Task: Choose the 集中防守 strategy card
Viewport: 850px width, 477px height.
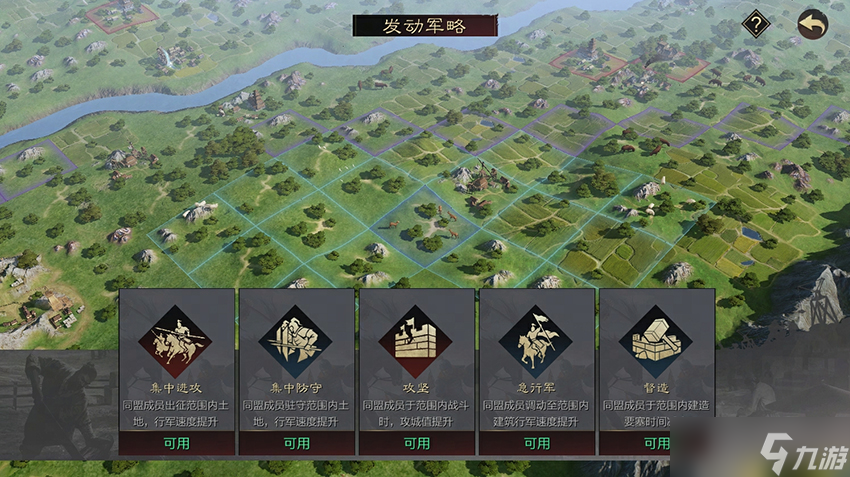Action: [296, 371]
